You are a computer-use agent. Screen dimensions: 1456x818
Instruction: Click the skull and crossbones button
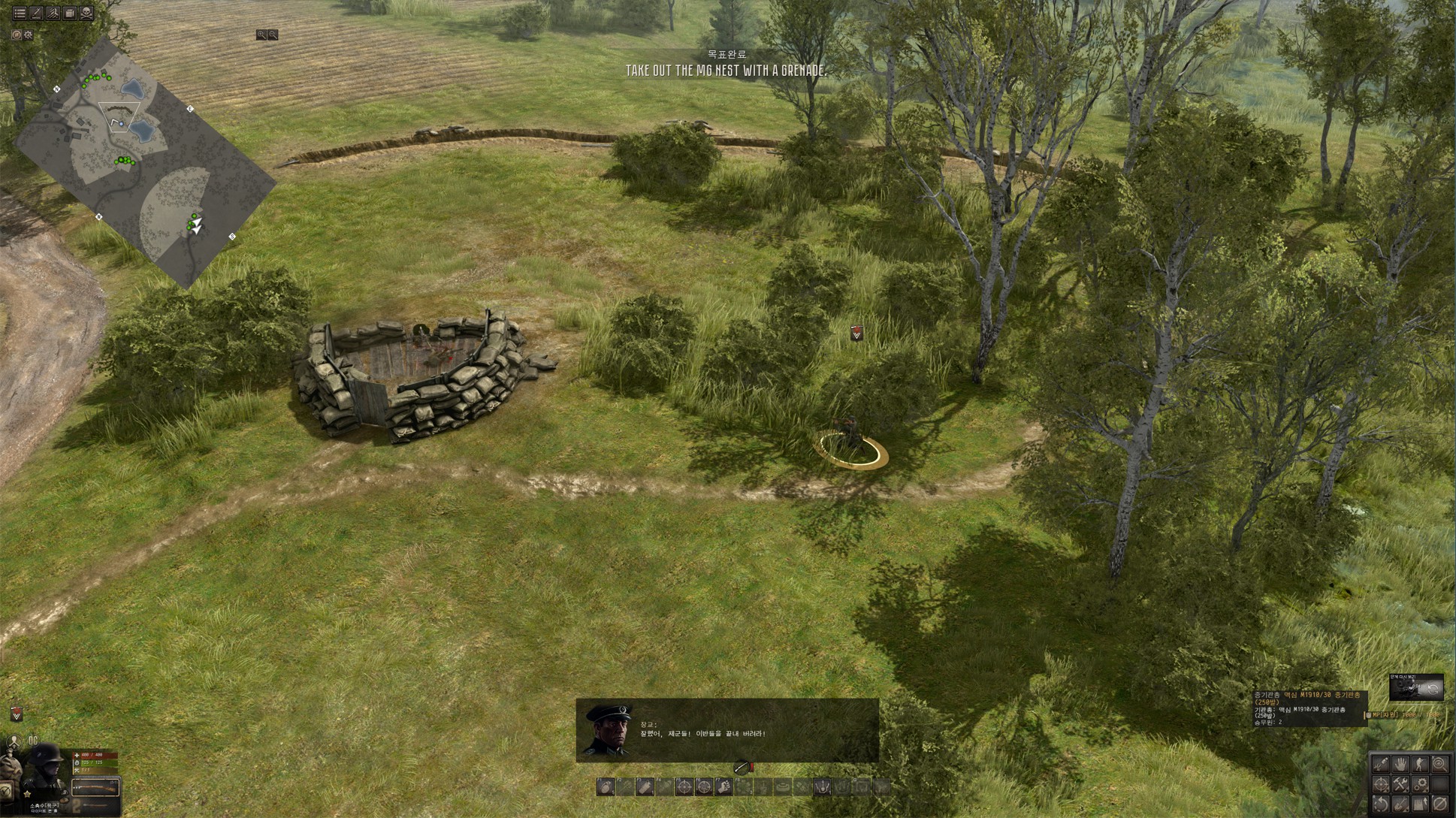86,13
